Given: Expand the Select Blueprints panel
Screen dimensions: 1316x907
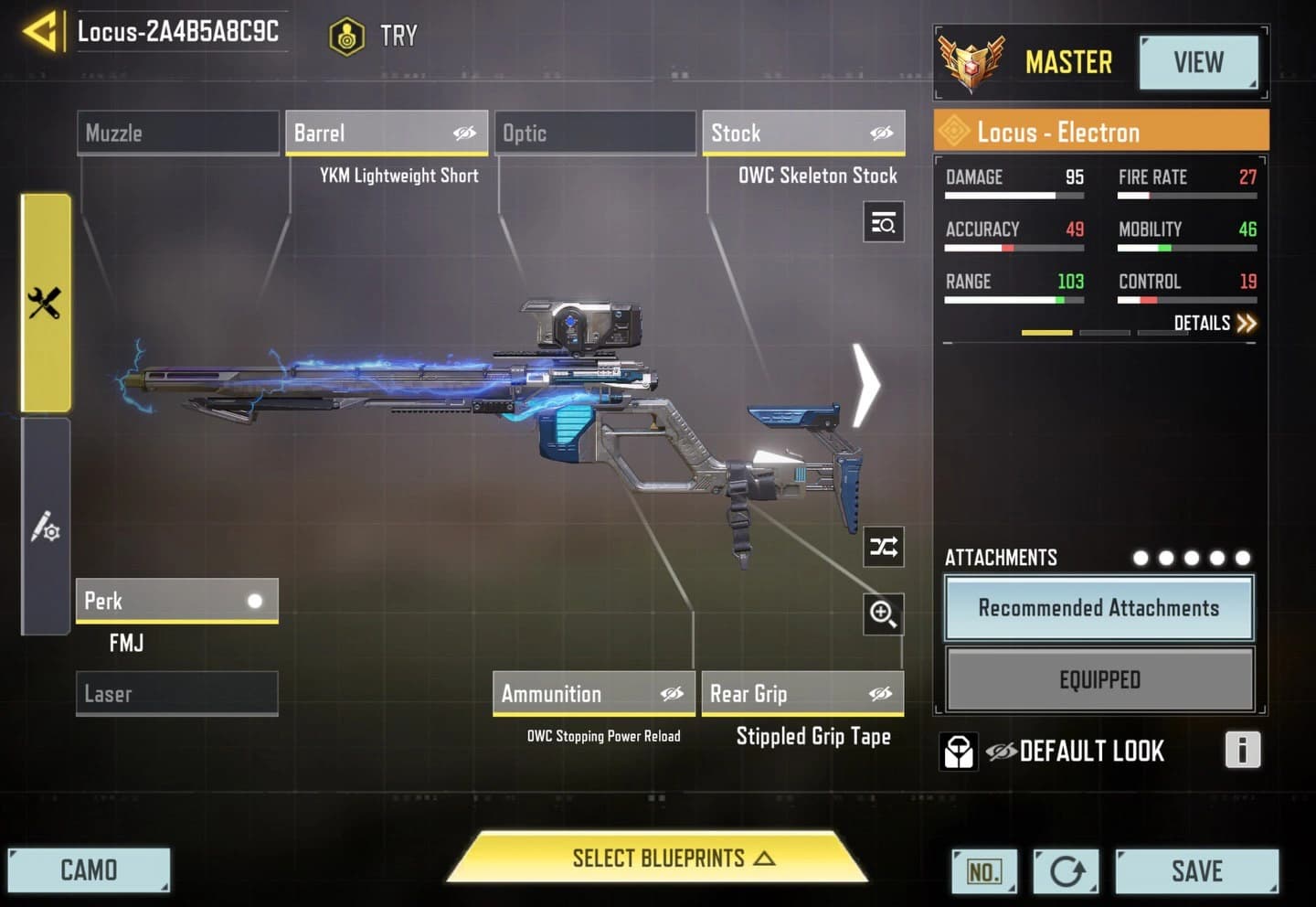Looking at the screenshot, I should tap(658, 859).
